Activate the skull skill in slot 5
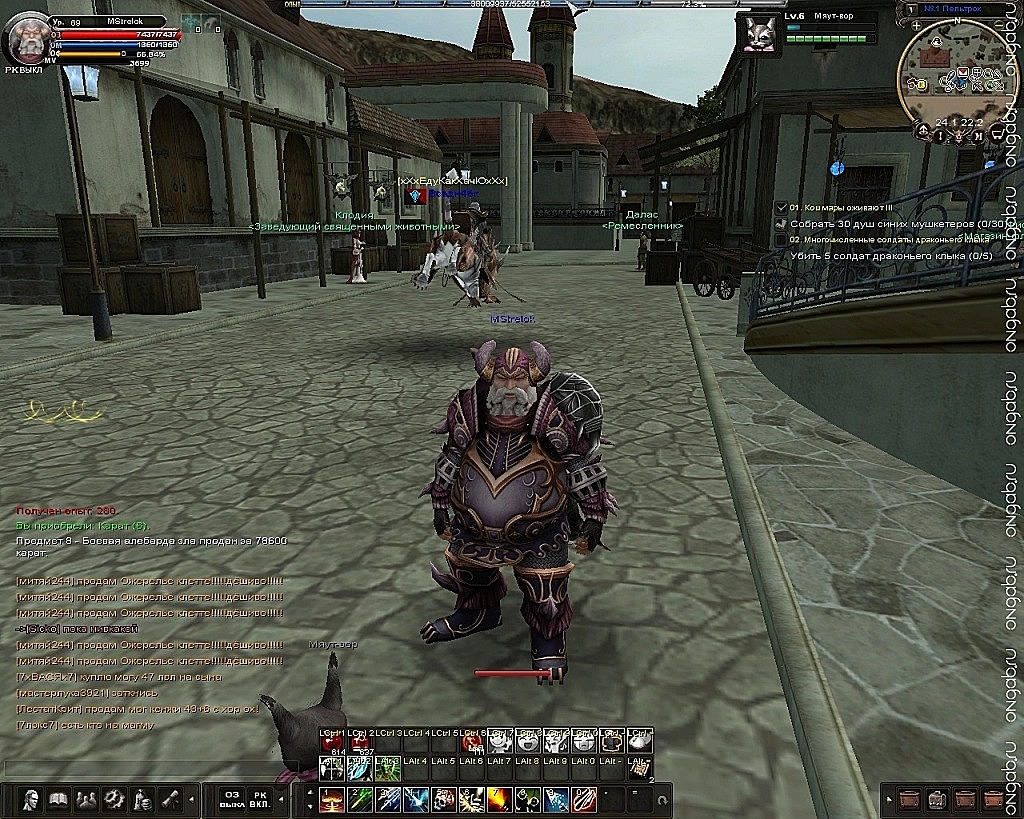The width and height of the screenshot is (1024, 819). tap(444, 800)
